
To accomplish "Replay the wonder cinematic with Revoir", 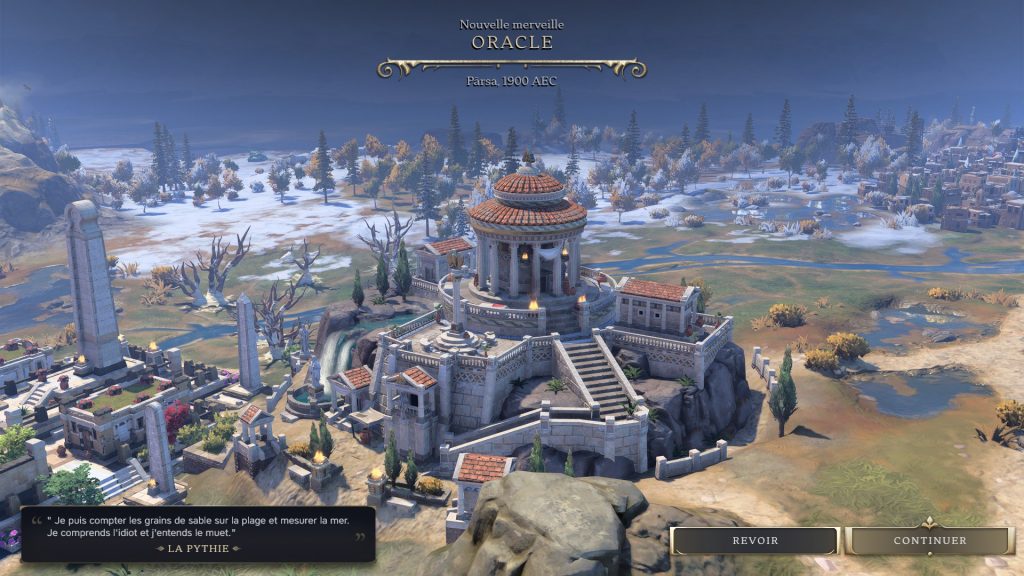I will (x=755, y=541).
